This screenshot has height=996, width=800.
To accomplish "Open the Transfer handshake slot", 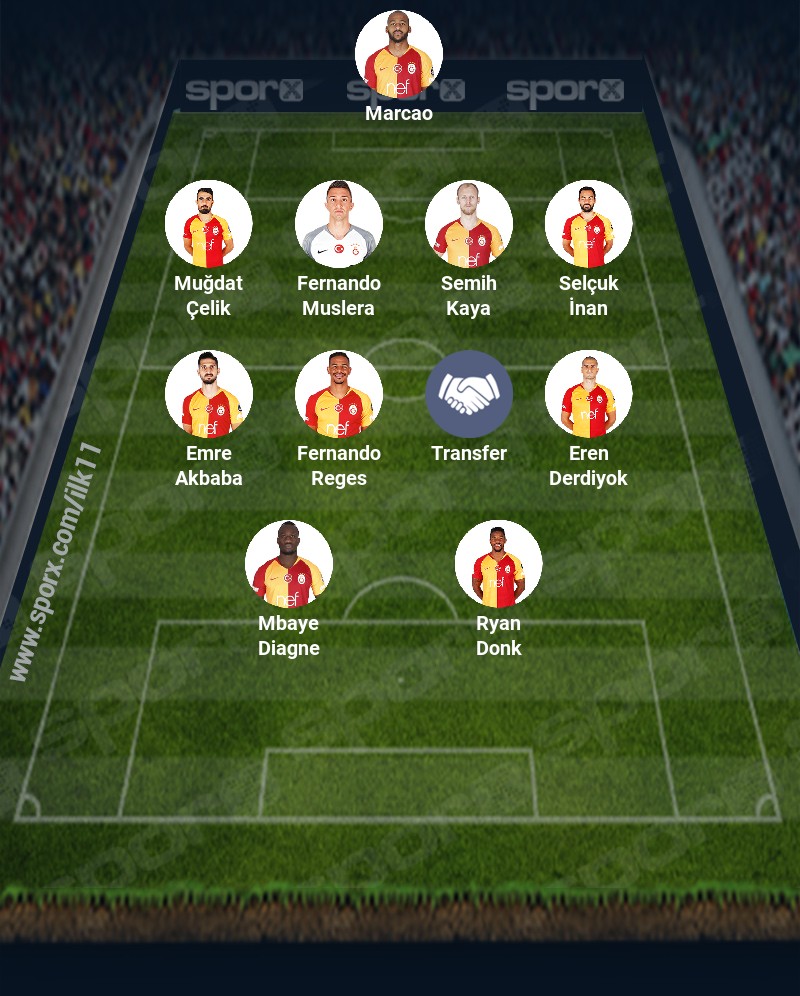I will tap(469, 394).
